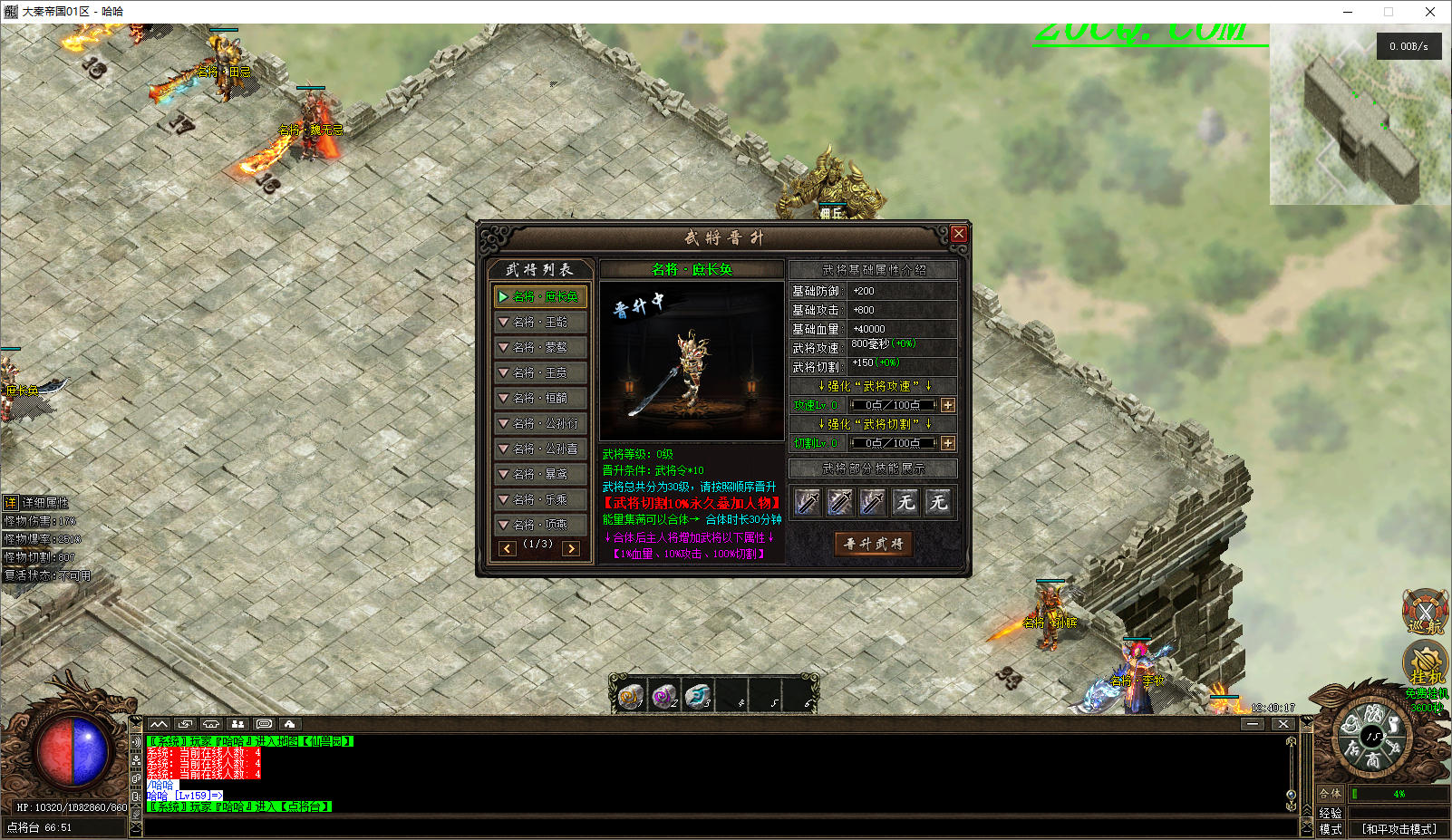Close the 武将晋升 general promotion window

click(958, 234)
